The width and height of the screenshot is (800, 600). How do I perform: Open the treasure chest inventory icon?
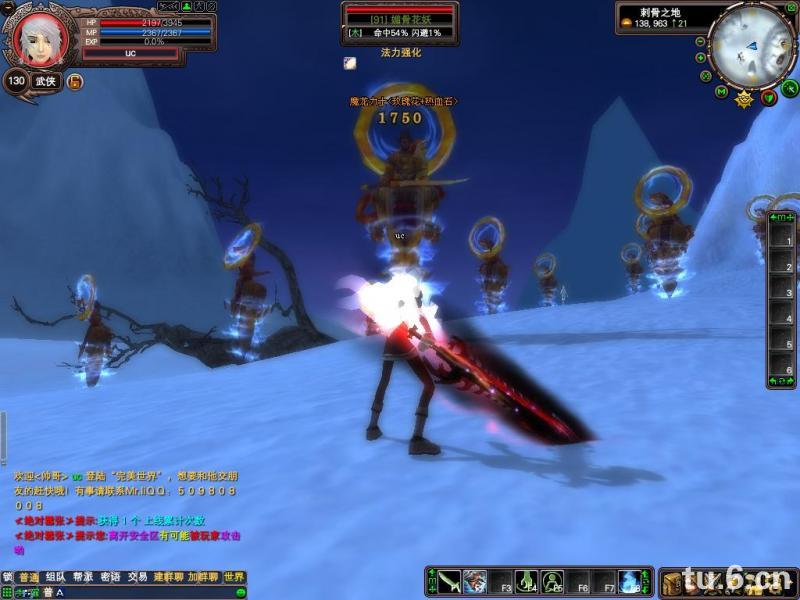click(x=673, y=583)
